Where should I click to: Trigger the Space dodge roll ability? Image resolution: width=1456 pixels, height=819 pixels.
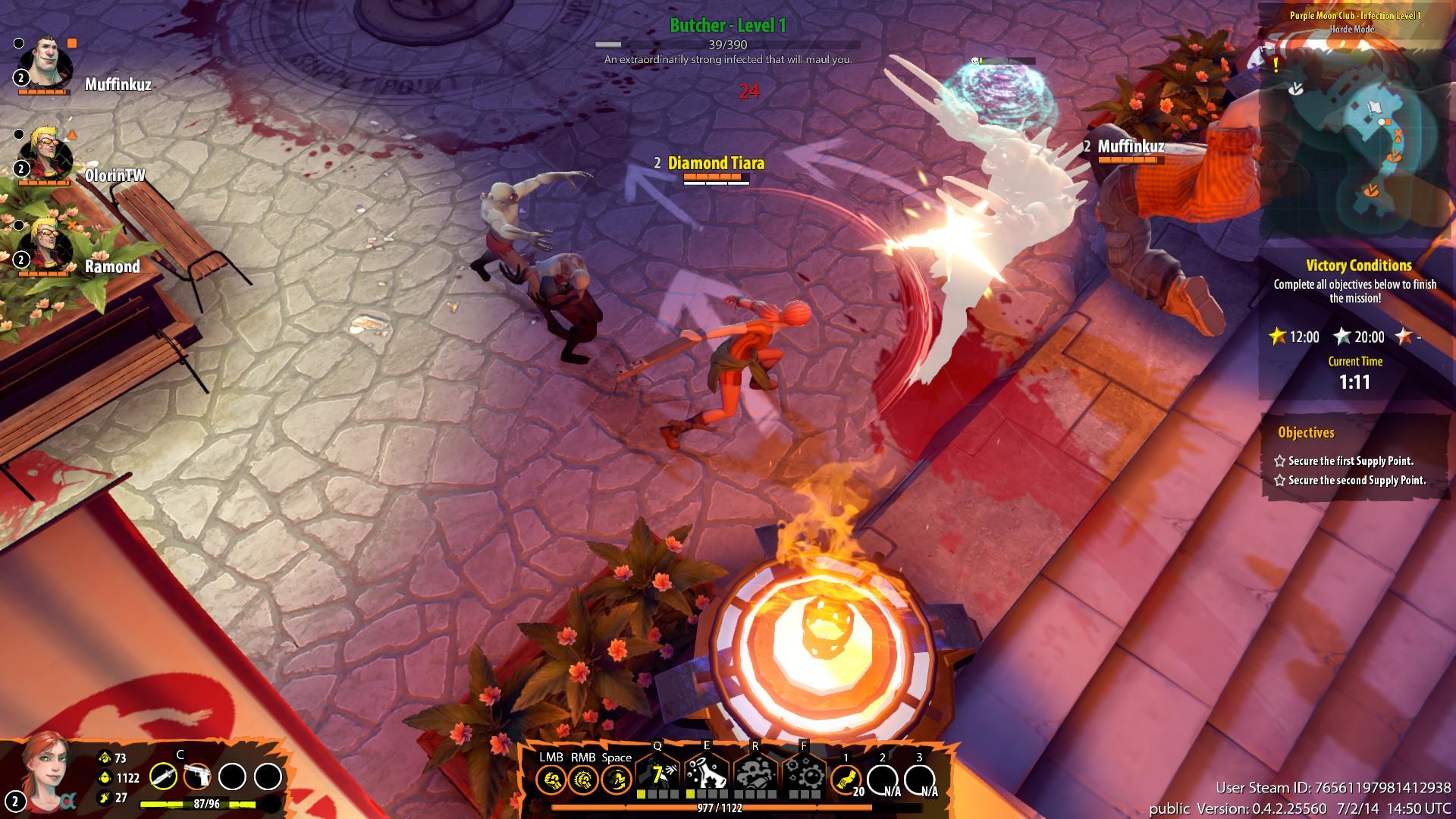point(617,779)
